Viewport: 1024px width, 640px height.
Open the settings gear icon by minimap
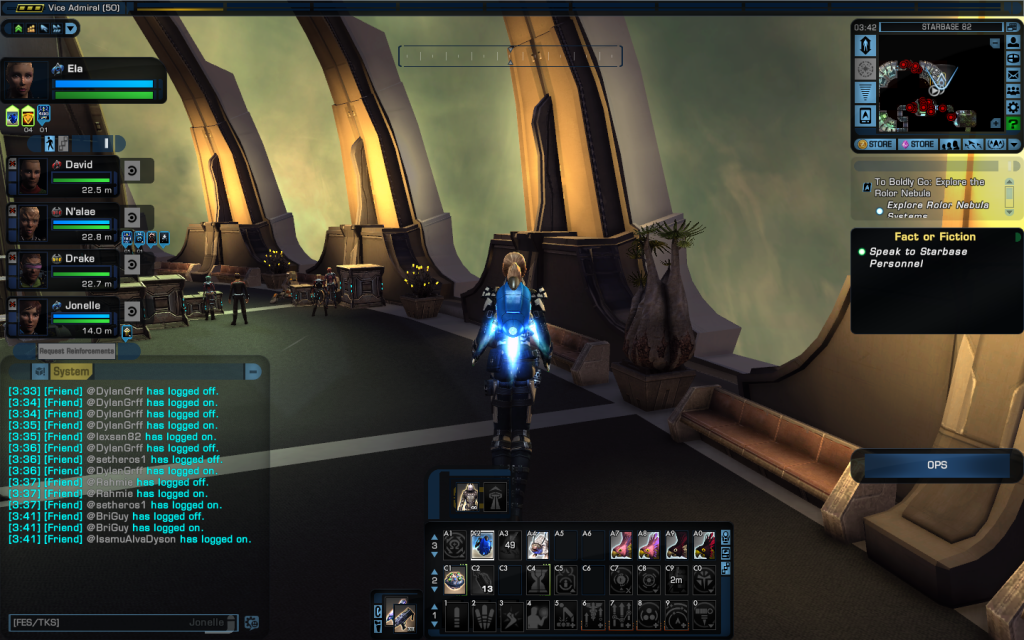1012,105
